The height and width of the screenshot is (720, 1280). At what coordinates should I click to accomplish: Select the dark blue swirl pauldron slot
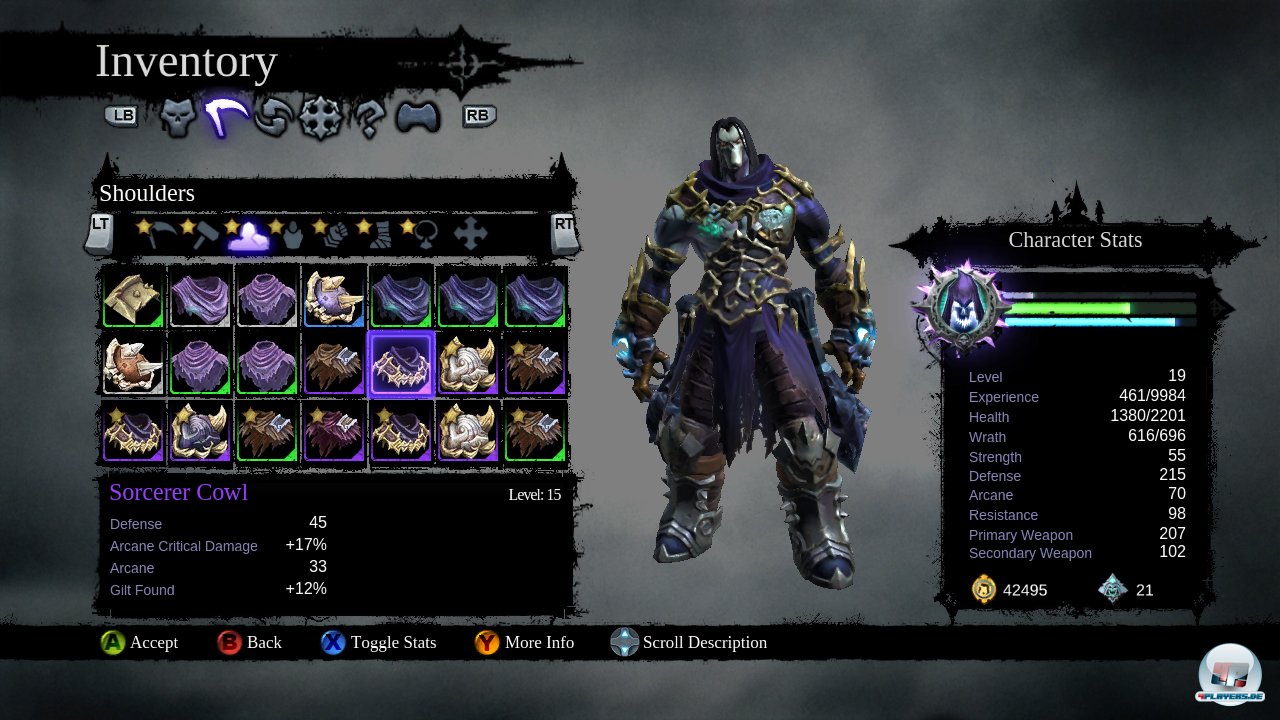point(200,432)
